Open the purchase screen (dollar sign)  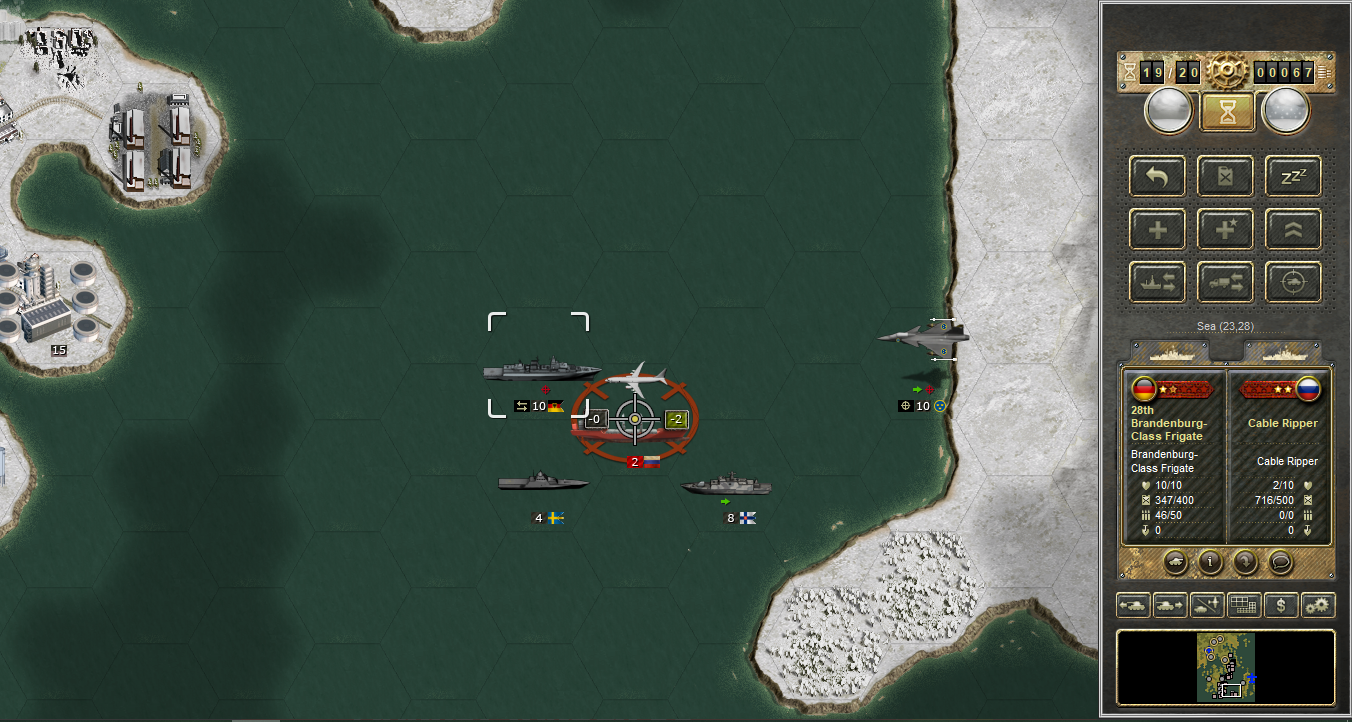(x=1281, y=605)
